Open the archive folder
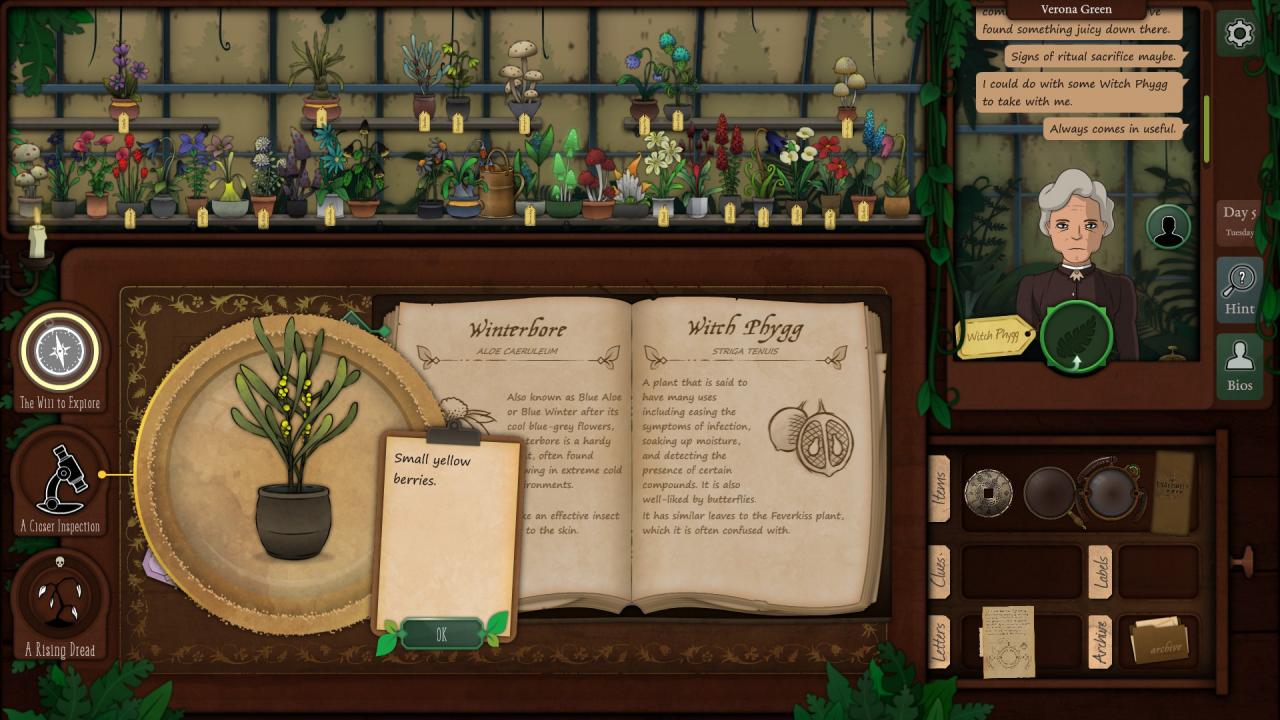This screenshot has width=1280, height=720. point(1159,641)
